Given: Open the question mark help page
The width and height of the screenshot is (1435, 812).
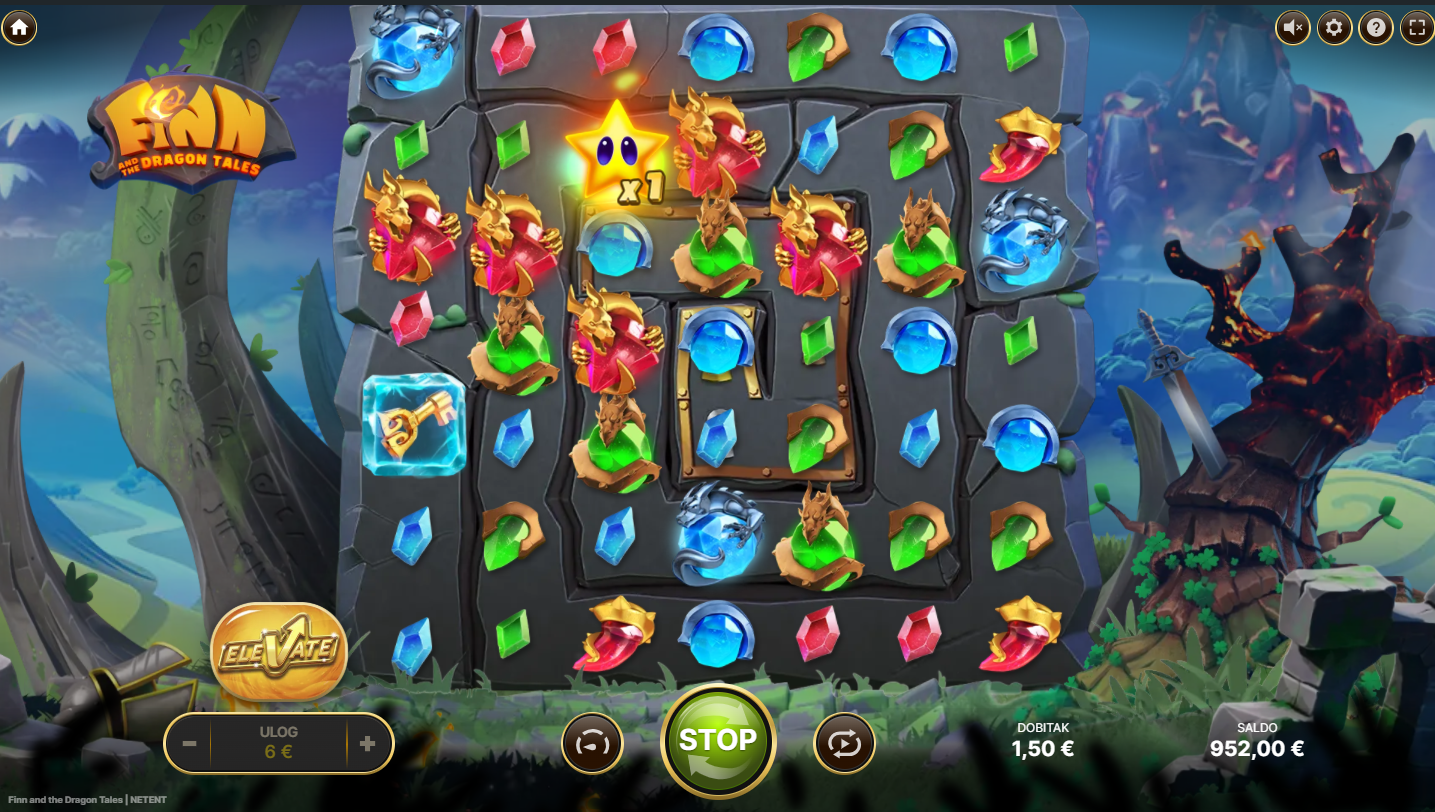Looking at the screenshot, I should [1376, 27].
